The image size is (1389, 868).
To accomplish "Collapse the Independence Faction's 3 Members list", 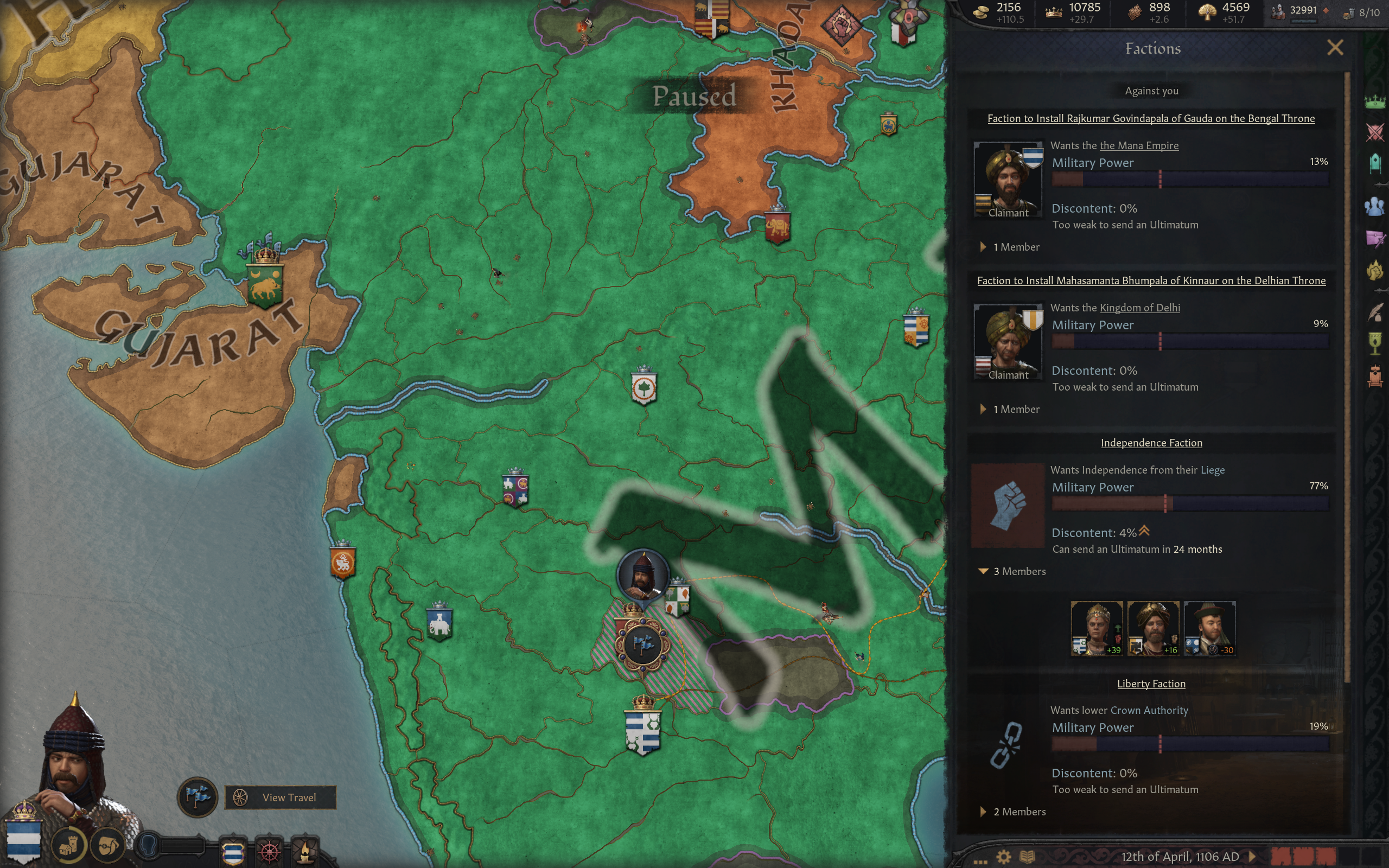I will click(x=983, y=572).
